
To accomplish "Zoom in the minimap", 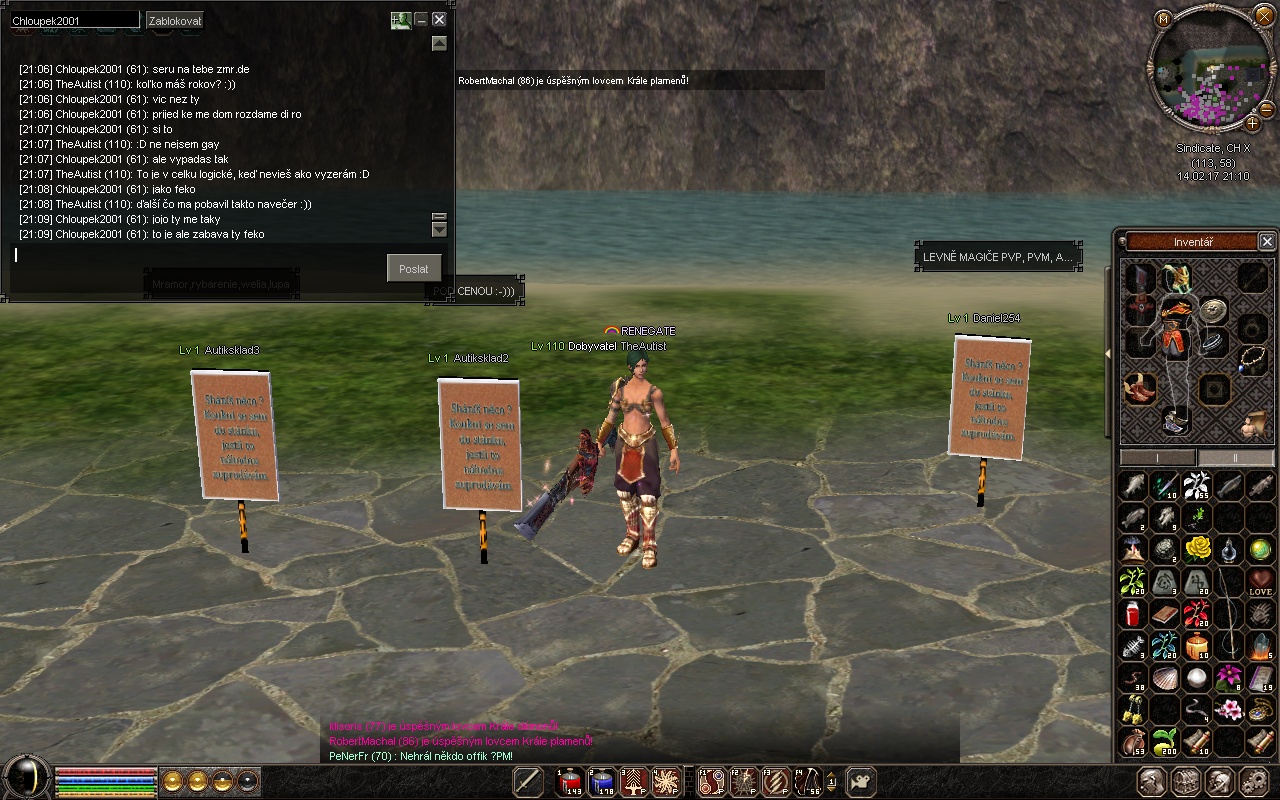I will [1252, 124].
